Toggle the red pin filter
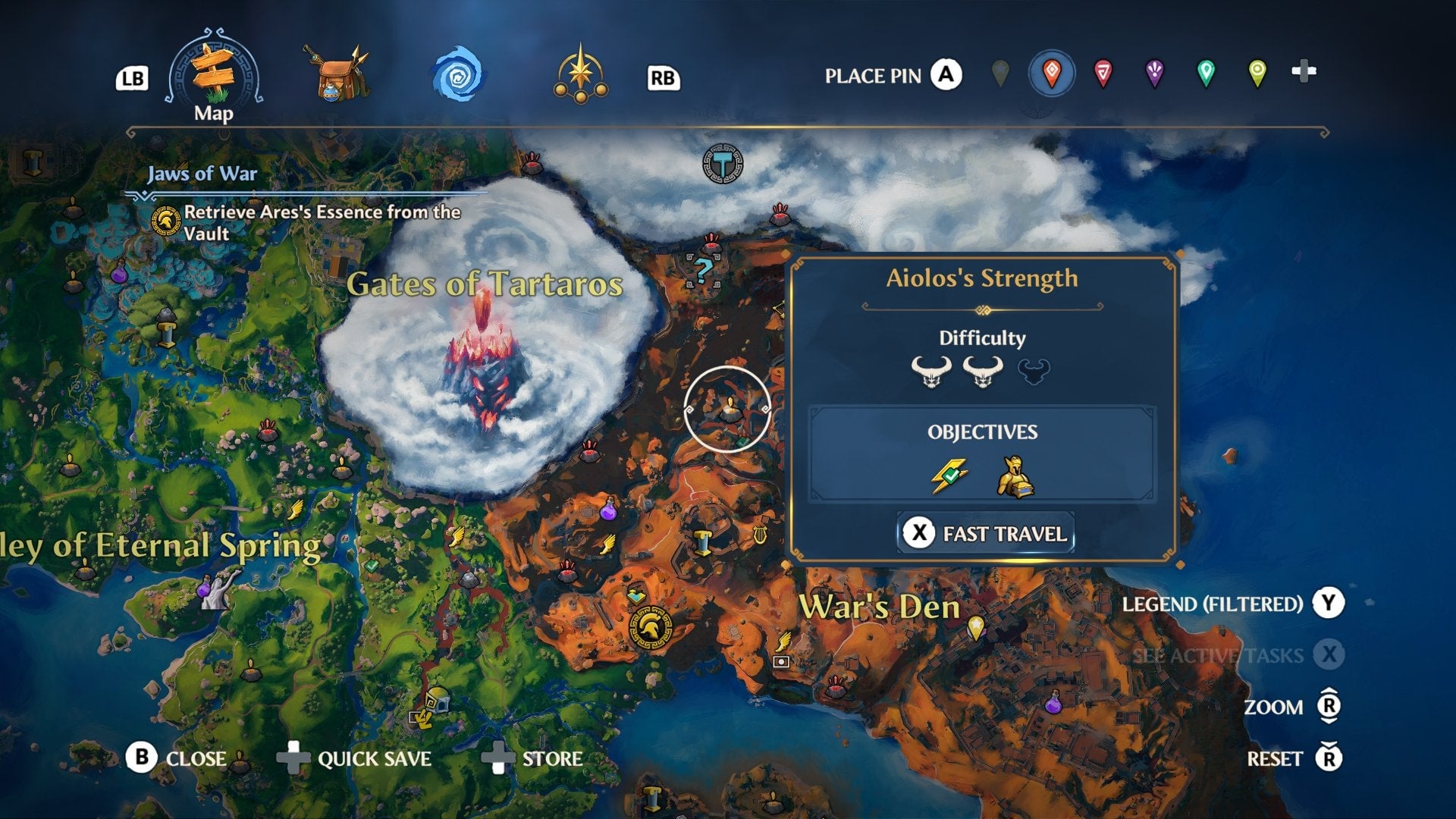Image resolution: width=1456 pixels, height=819 pixels. coord(1104,72)
